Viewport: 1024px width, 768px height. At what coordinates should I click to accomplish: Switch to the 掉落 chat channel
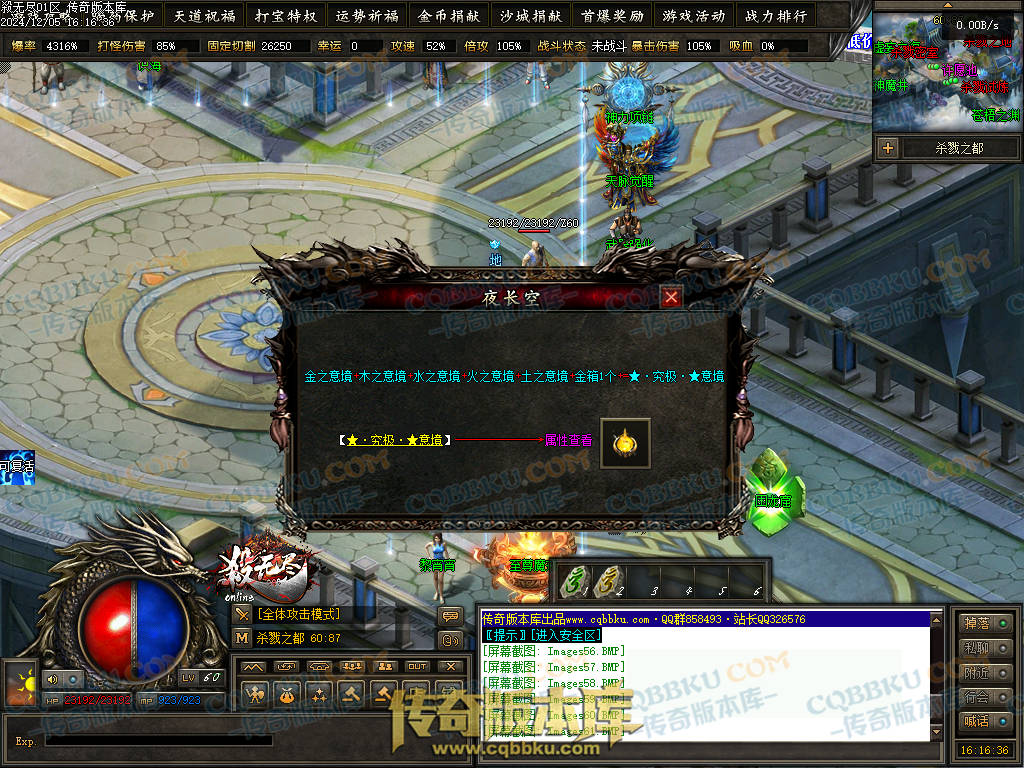[983, 623]
